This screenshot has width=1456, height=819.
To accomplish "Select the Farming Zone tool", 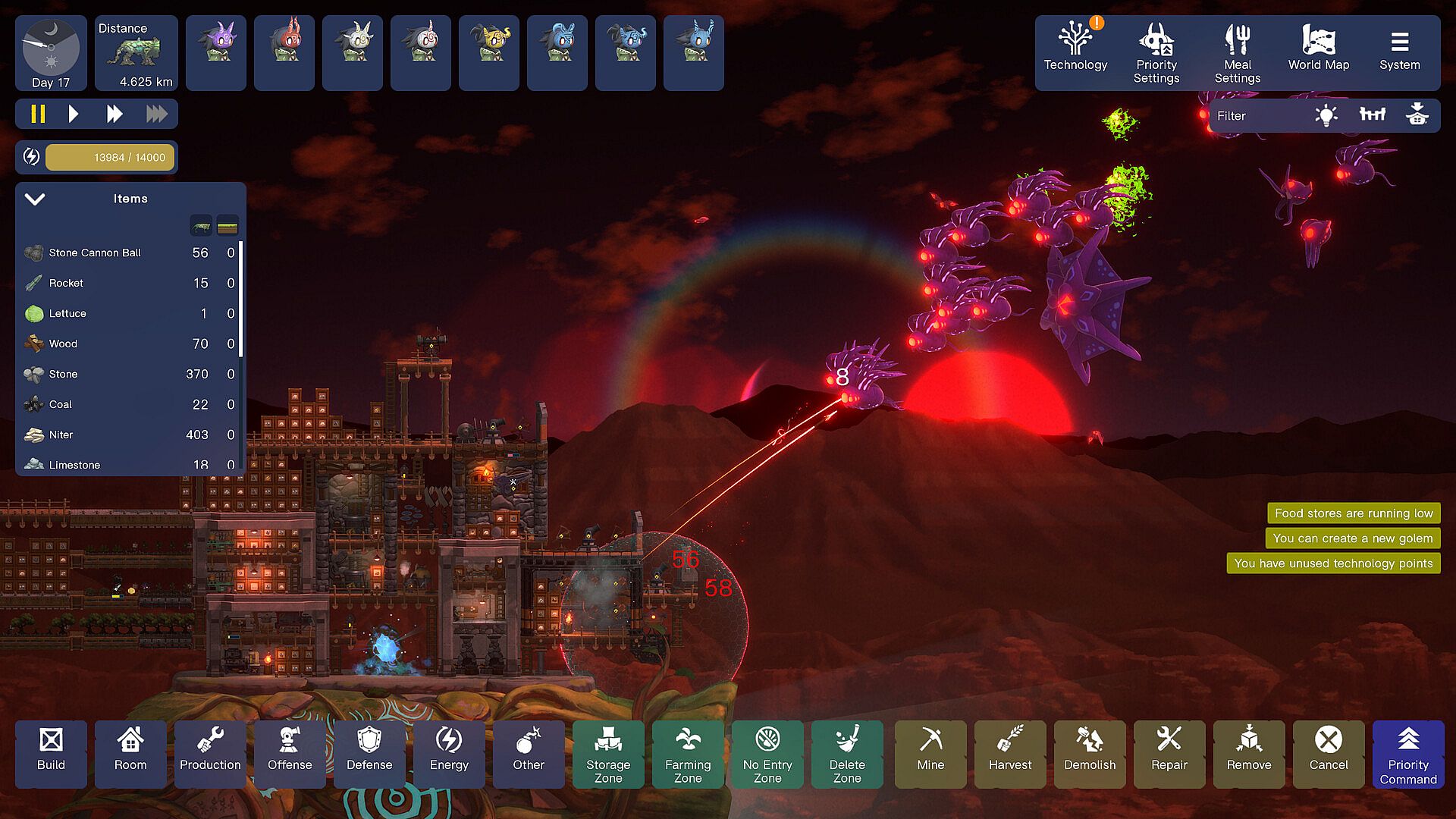I will (688, 753).
